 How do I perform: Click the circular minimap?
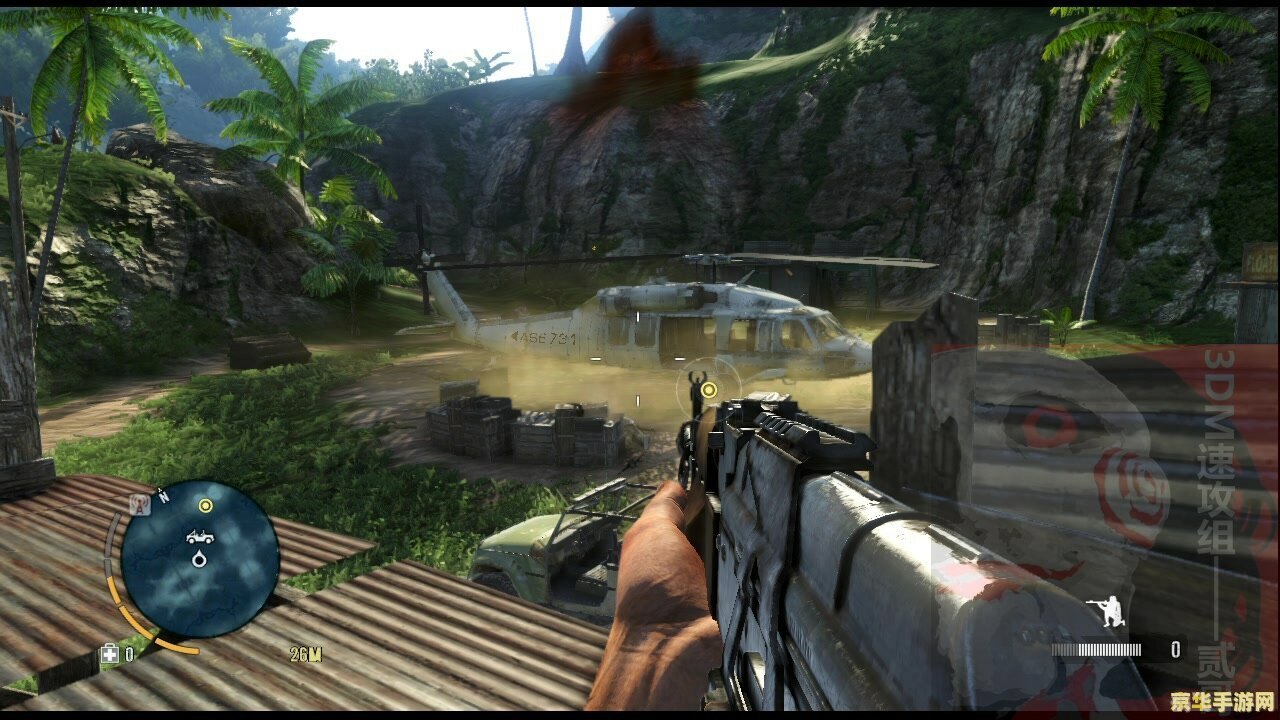pyautogui.click(x=199, y=558)
